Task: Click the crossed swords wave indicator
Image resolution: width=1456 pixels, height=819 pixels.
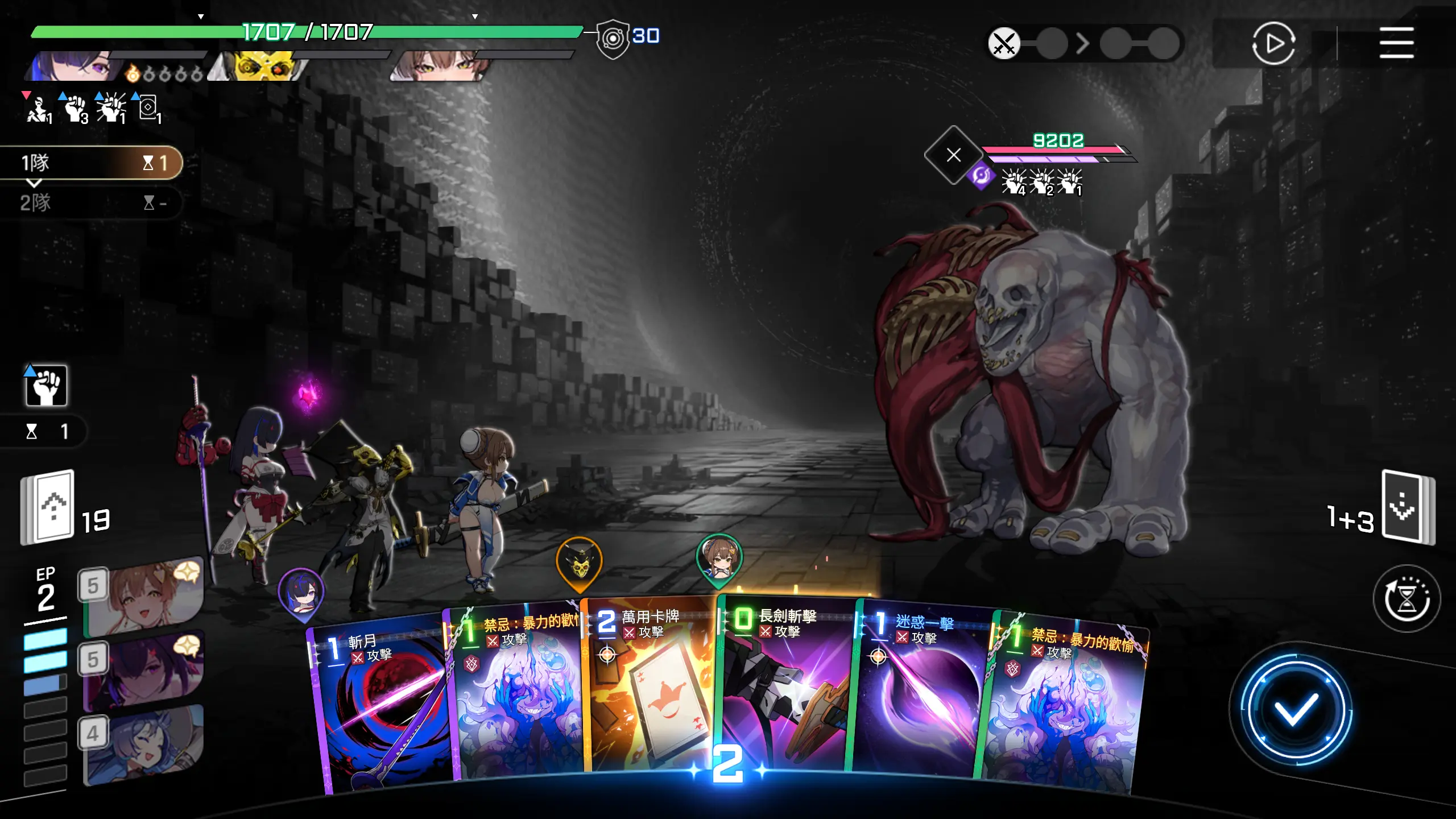Action: coord(1004,43)
